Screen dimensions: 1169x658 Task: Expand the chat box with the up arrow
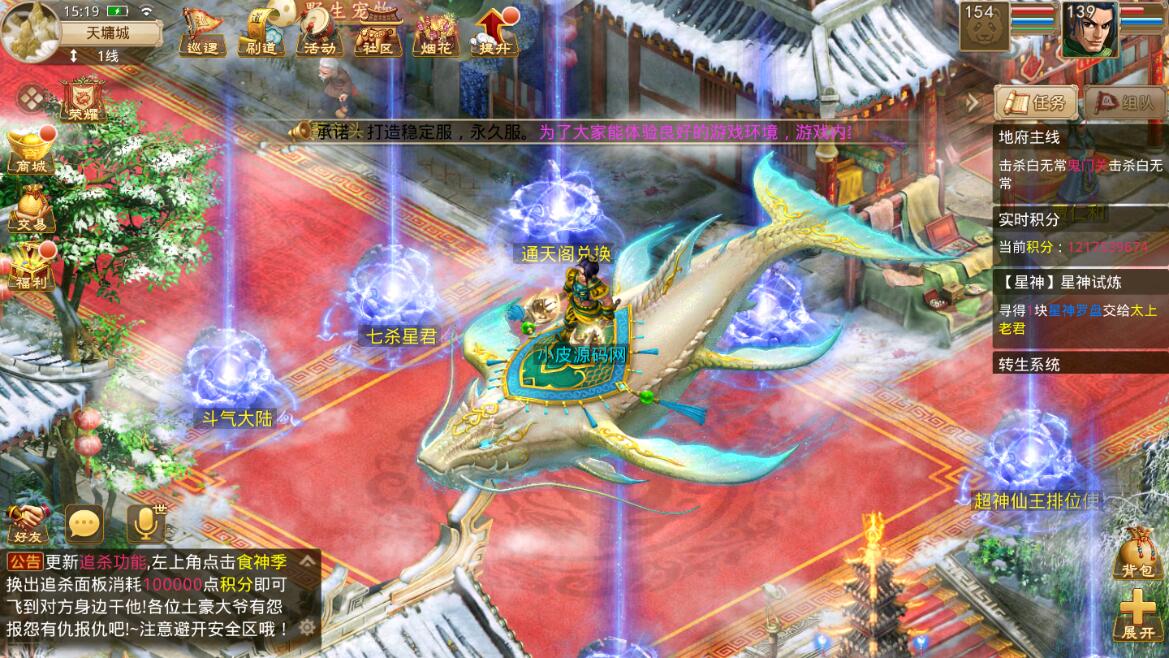click(x=307, y=562)
